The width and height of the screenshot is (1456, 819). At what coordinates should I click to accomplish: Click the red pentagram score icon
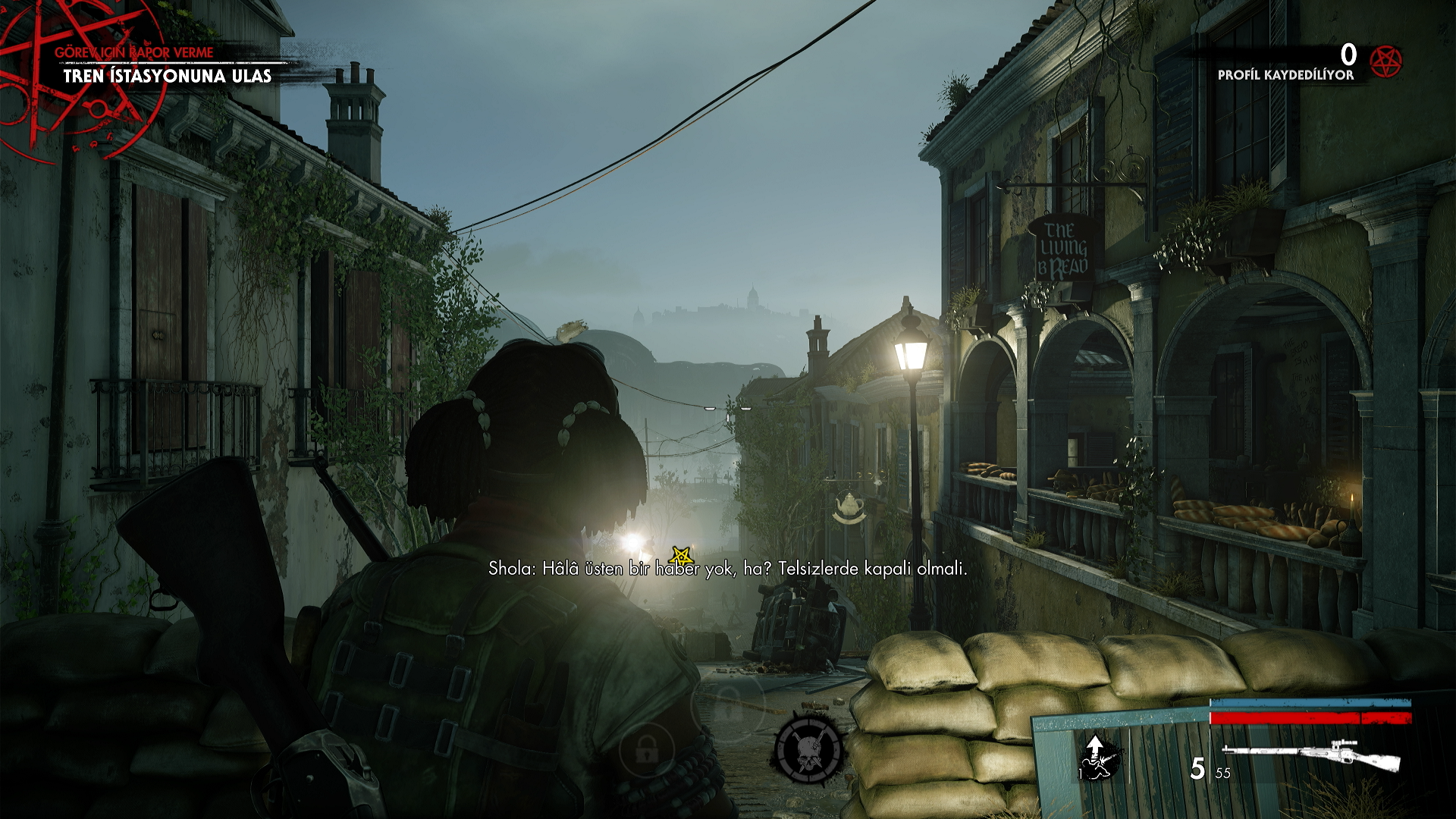tap(1386, 61)
